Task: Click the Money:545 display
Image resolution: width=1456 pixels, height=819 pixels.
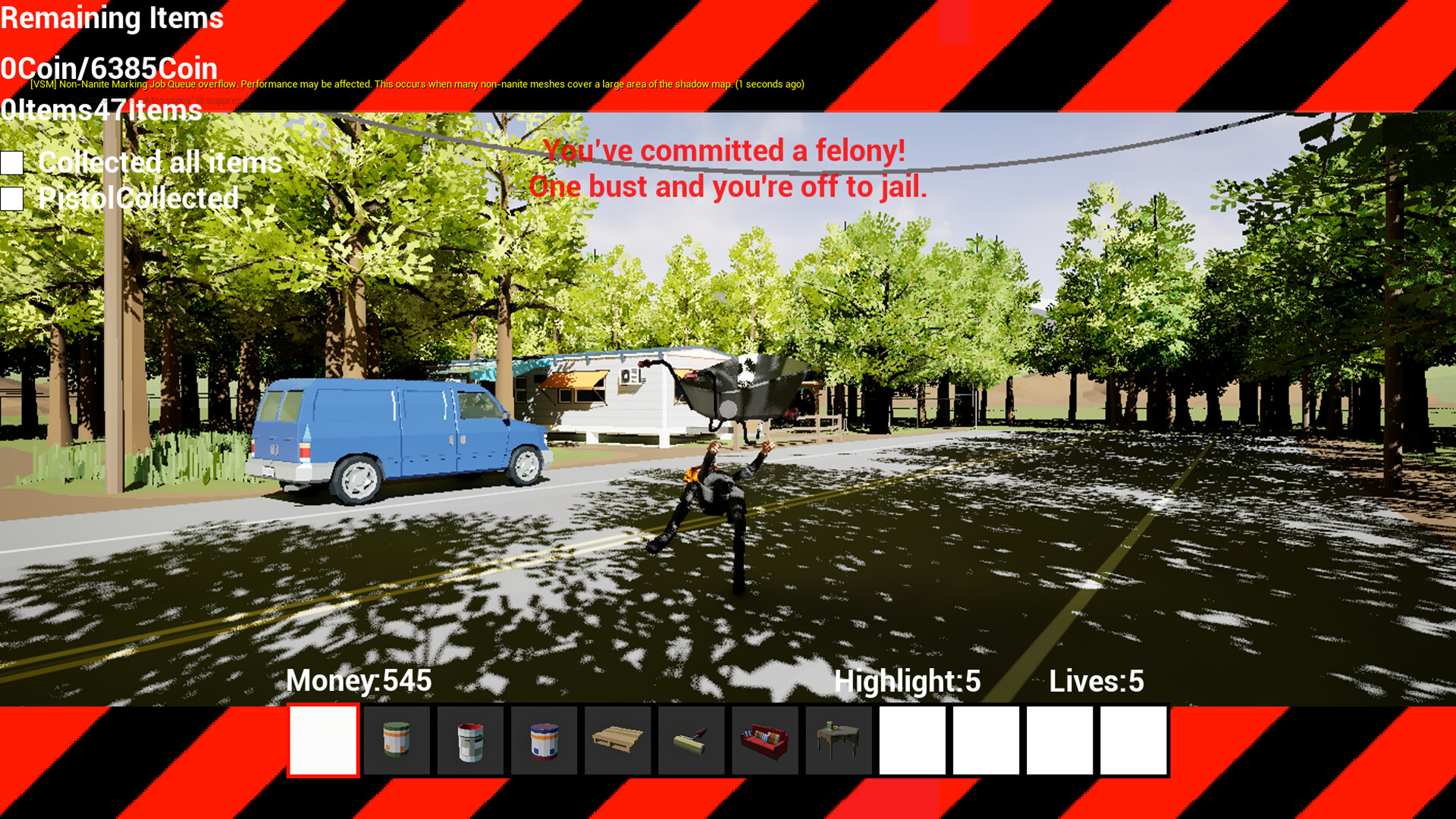Action: coord(359,681)
